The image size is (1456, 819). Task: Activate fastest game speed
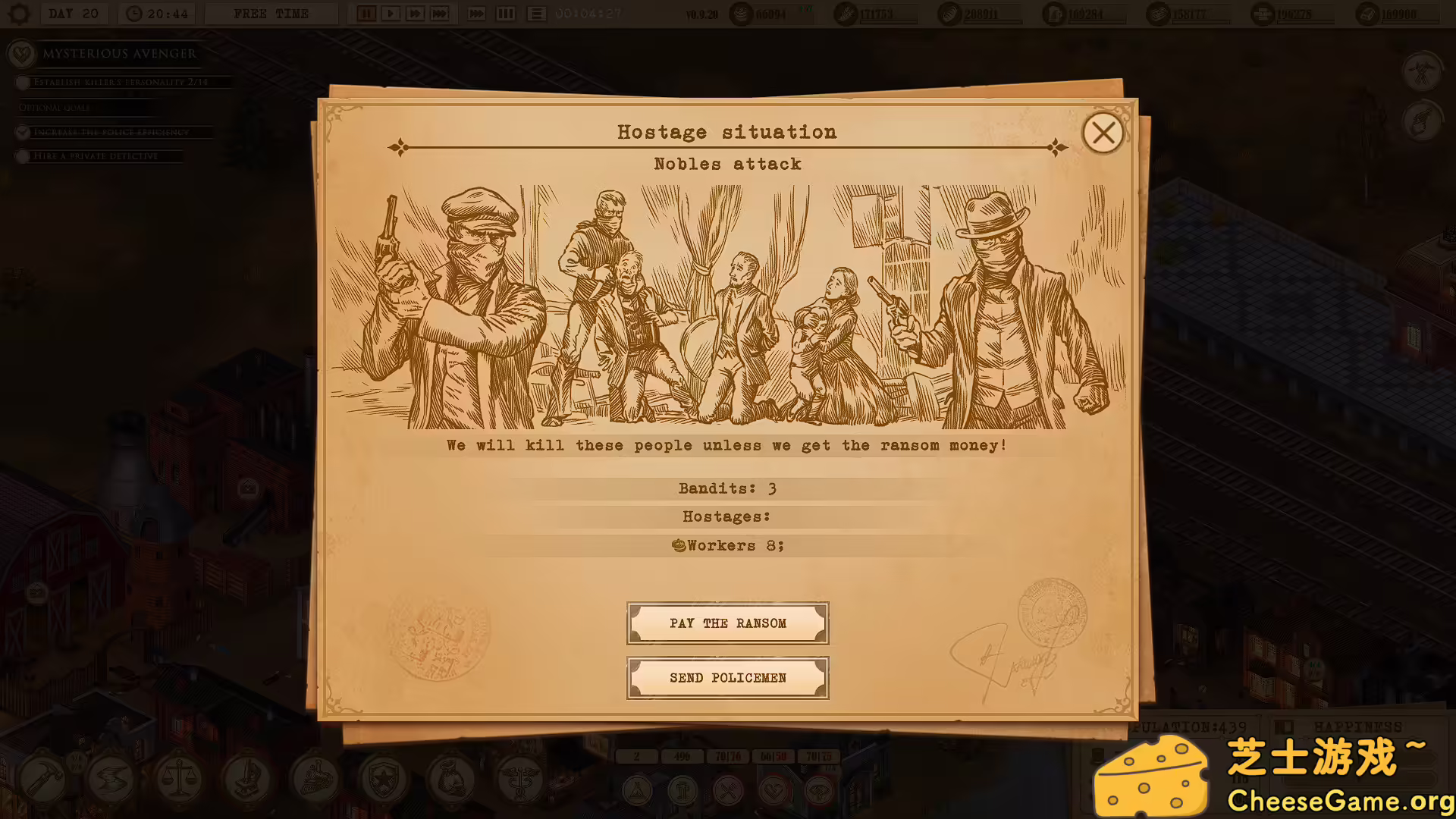click(439, 13)
